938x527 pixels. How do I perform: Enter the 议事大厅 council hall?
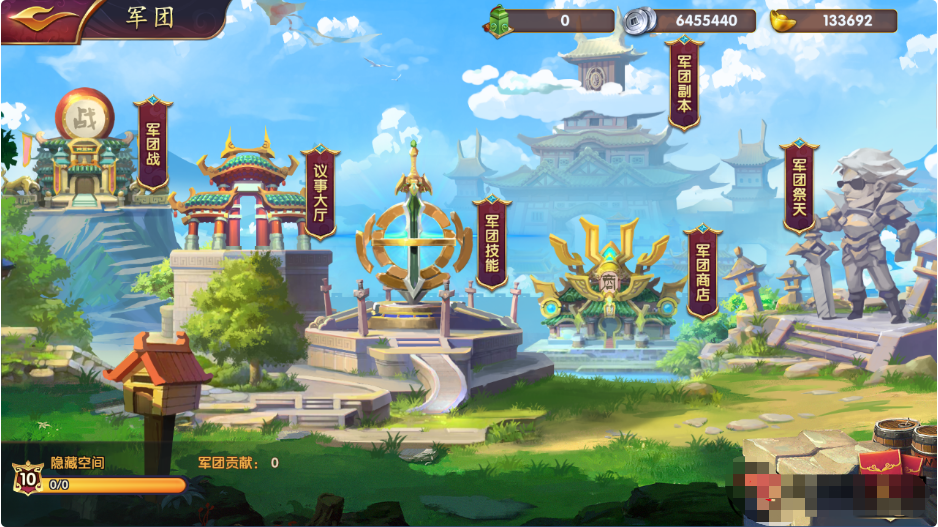(x=320, y=193)
